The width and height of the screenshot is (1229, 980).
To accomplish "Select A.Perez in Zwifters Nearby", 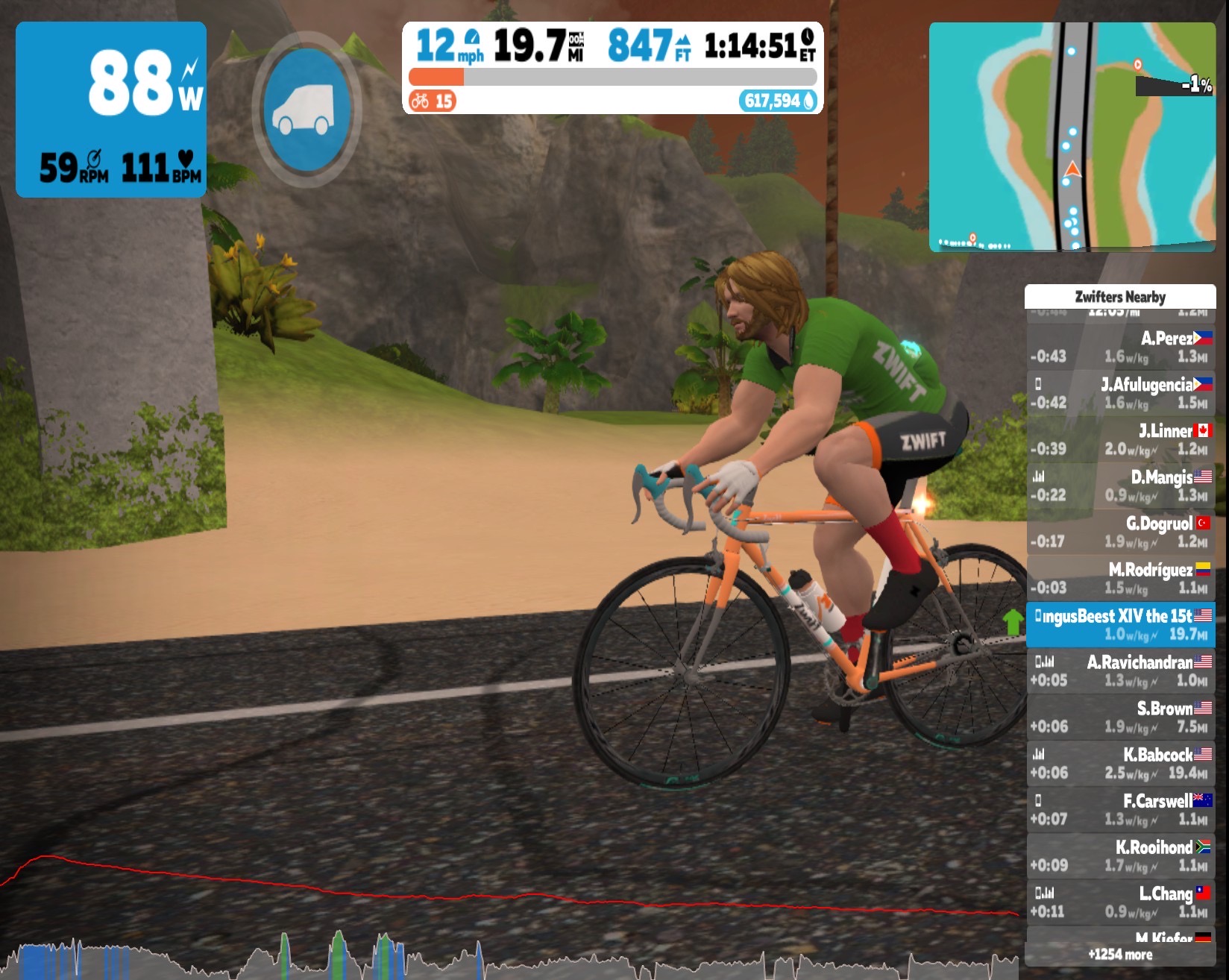I will tap(1120, 348).
